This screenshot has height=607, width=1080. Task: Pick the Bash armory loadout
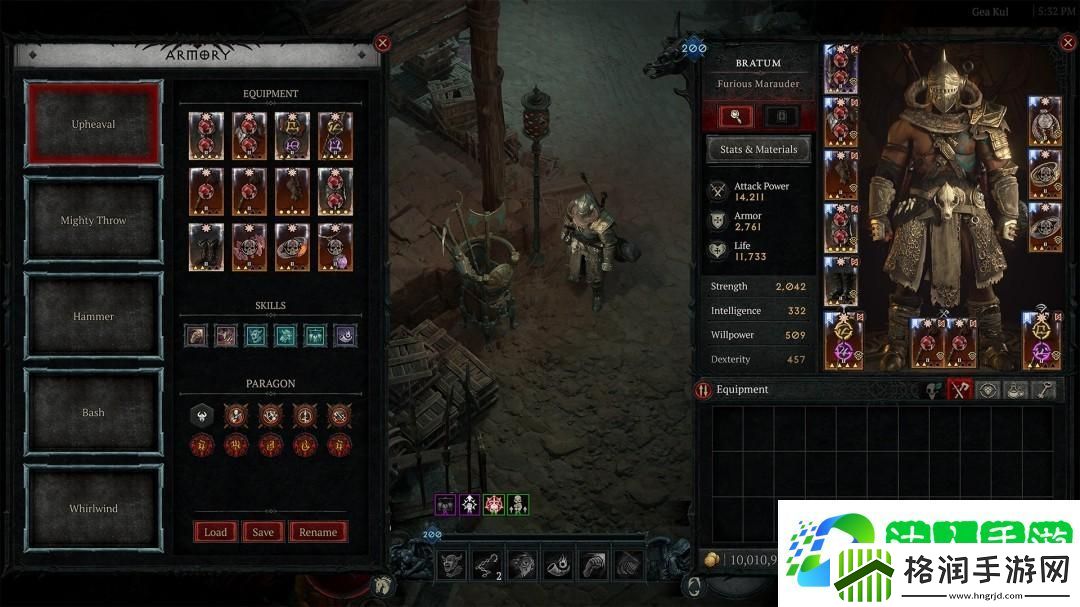[93, 412]
